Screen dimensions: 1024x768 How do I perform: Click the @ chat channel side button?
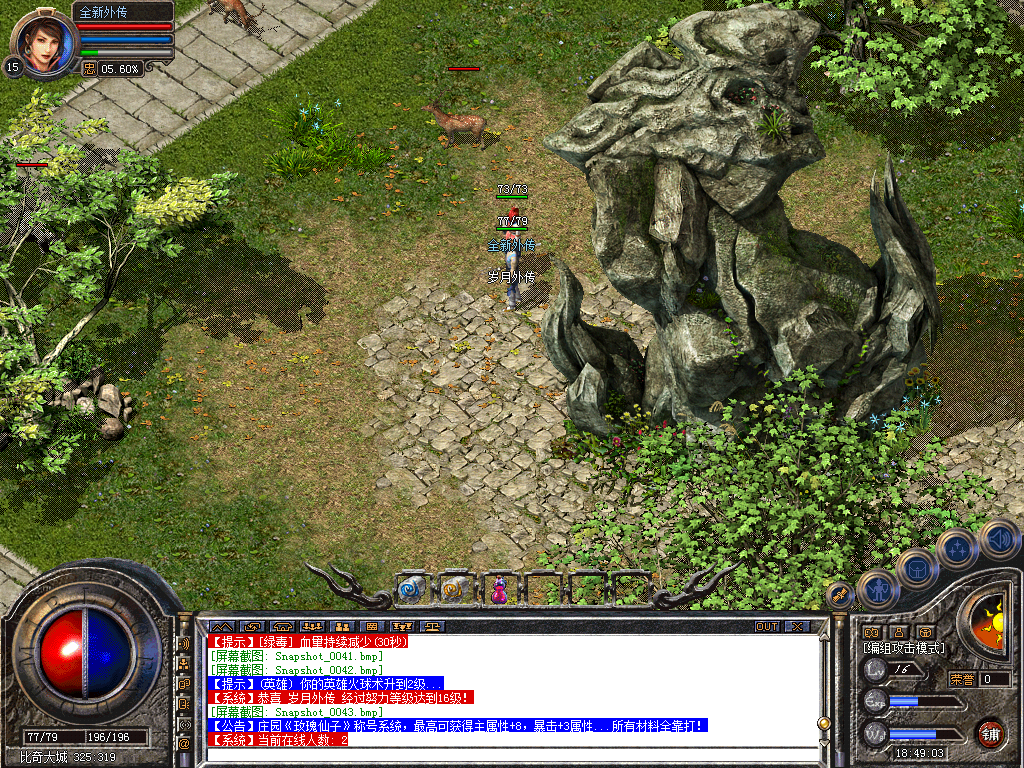(x=184, y=744)
